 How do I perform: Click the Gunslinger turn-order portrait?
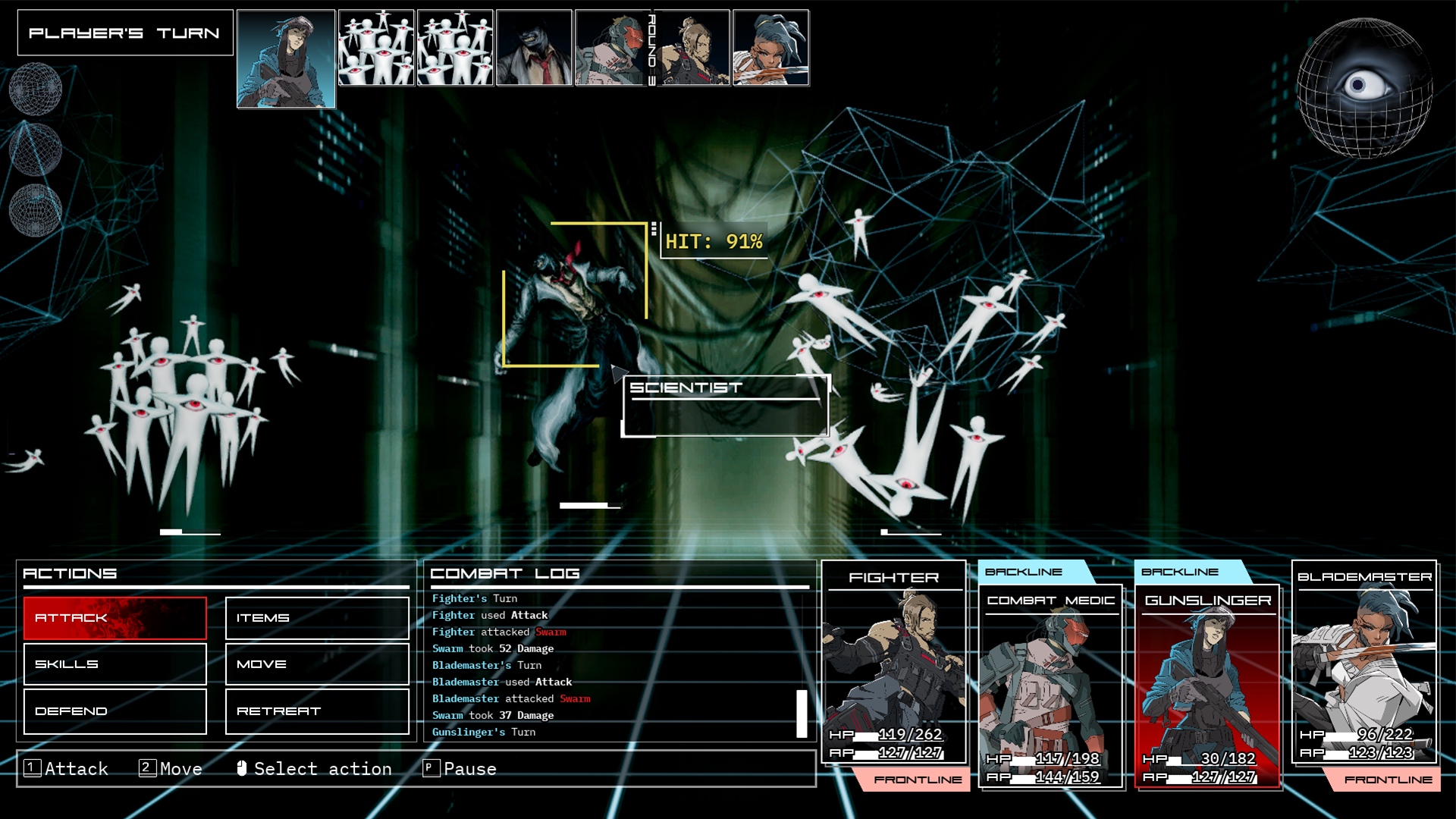[286, 58]
